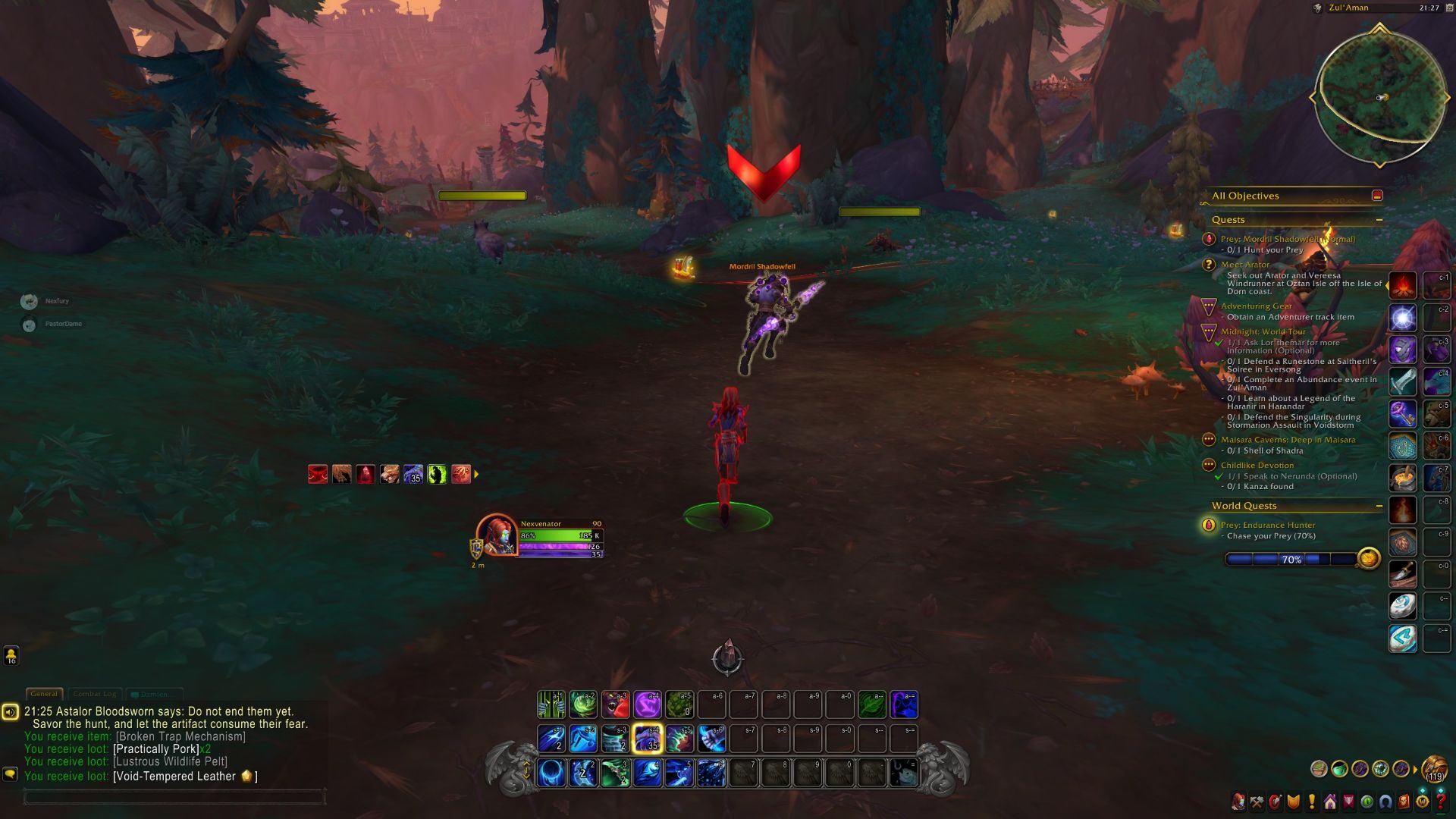Open the Collections window horseshoe icon
Image resolution: width=1456 pixels, height=819 pixels.
click(1385, 802)
